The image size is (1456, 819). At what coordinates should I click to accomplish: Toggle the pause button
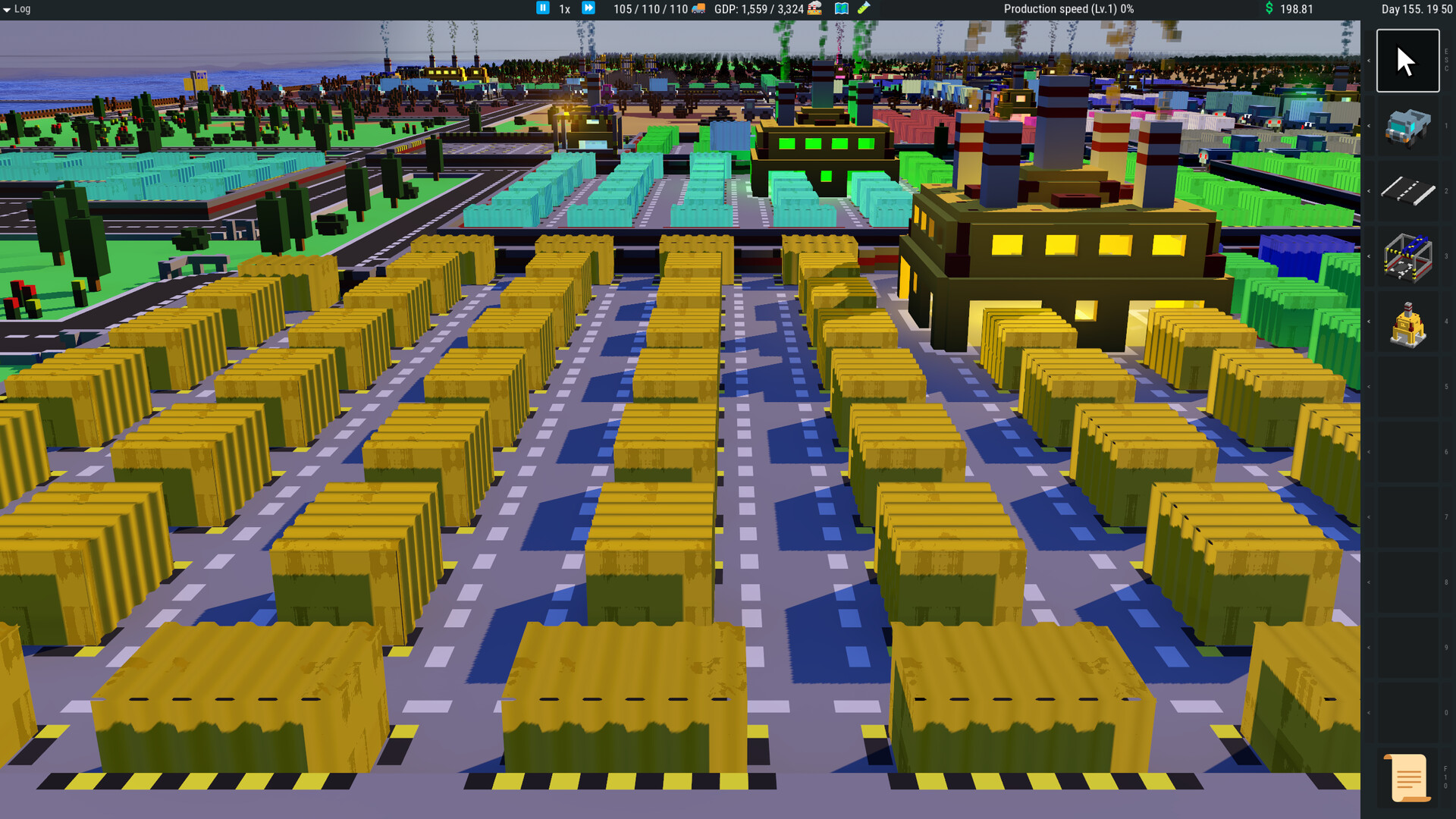(543, 8)
